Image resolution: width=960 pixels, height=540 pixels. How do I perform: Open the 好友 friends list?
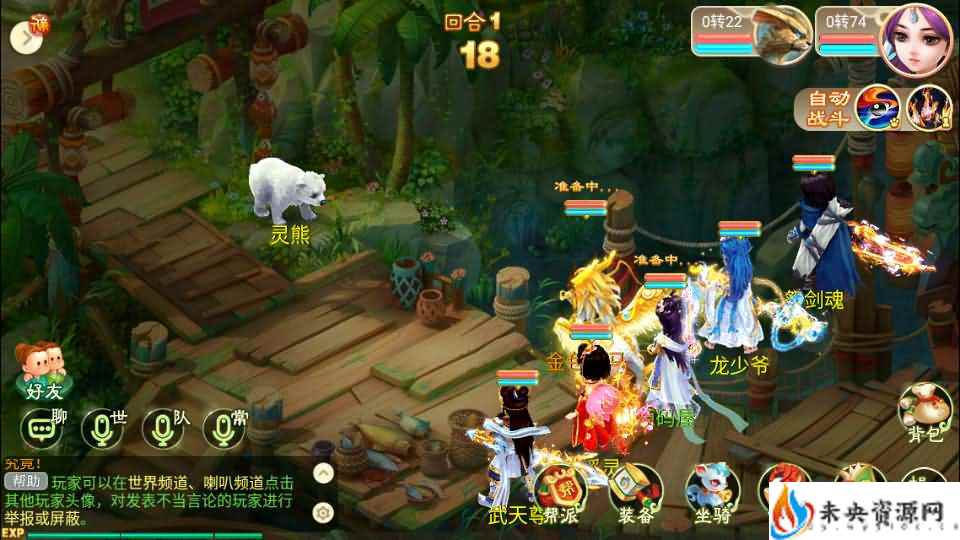[38, 369]
